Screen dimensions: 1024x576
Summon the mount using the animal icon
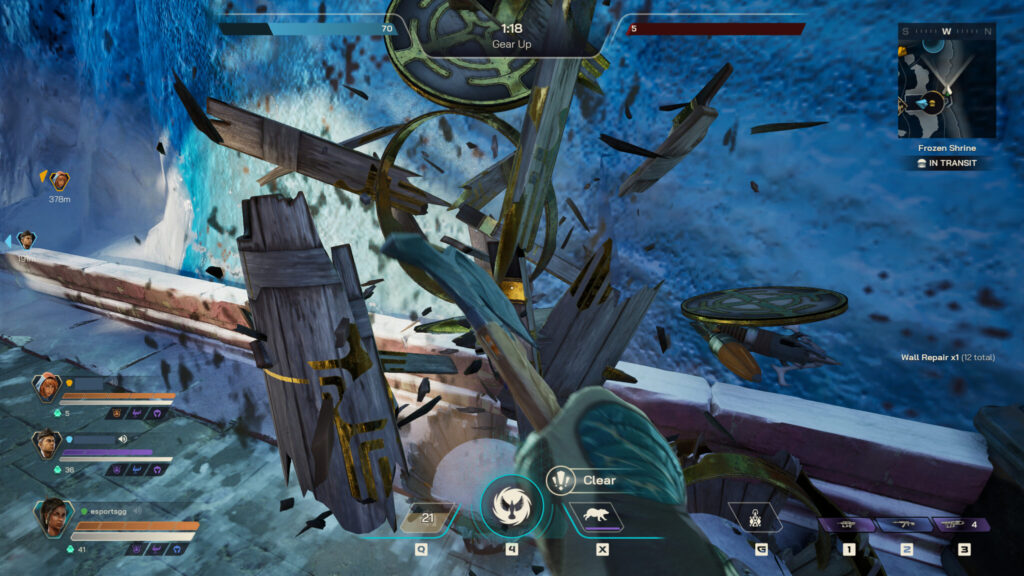[x=597, y=516]
